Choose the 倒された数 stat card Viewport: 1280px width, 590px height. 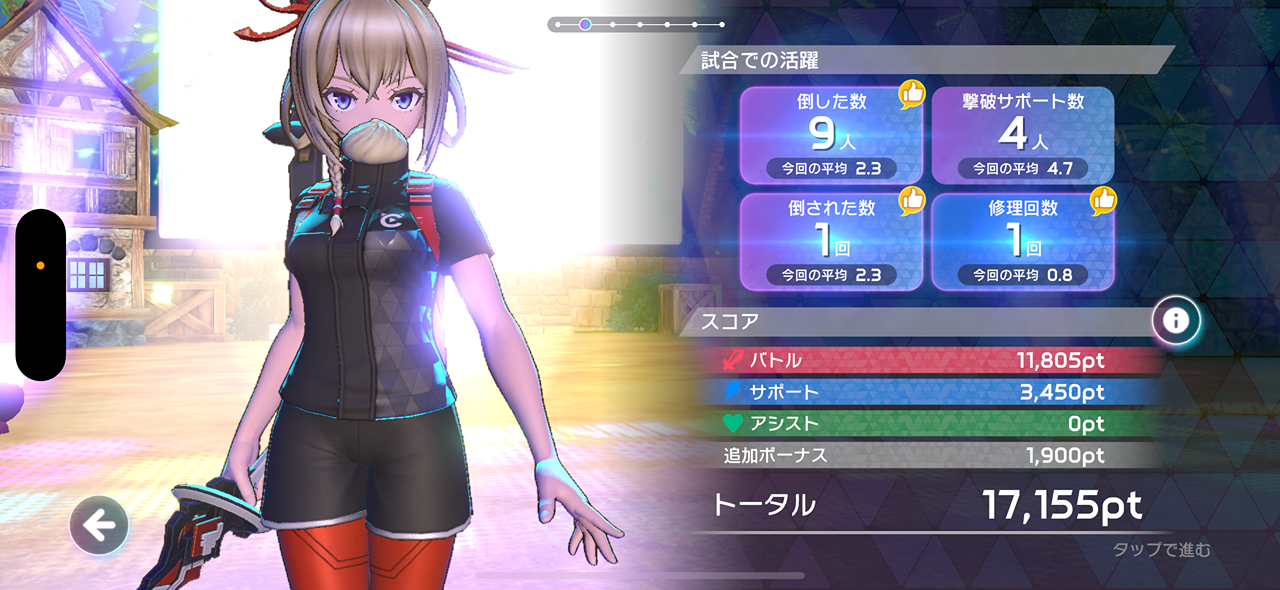click(831, 241)
